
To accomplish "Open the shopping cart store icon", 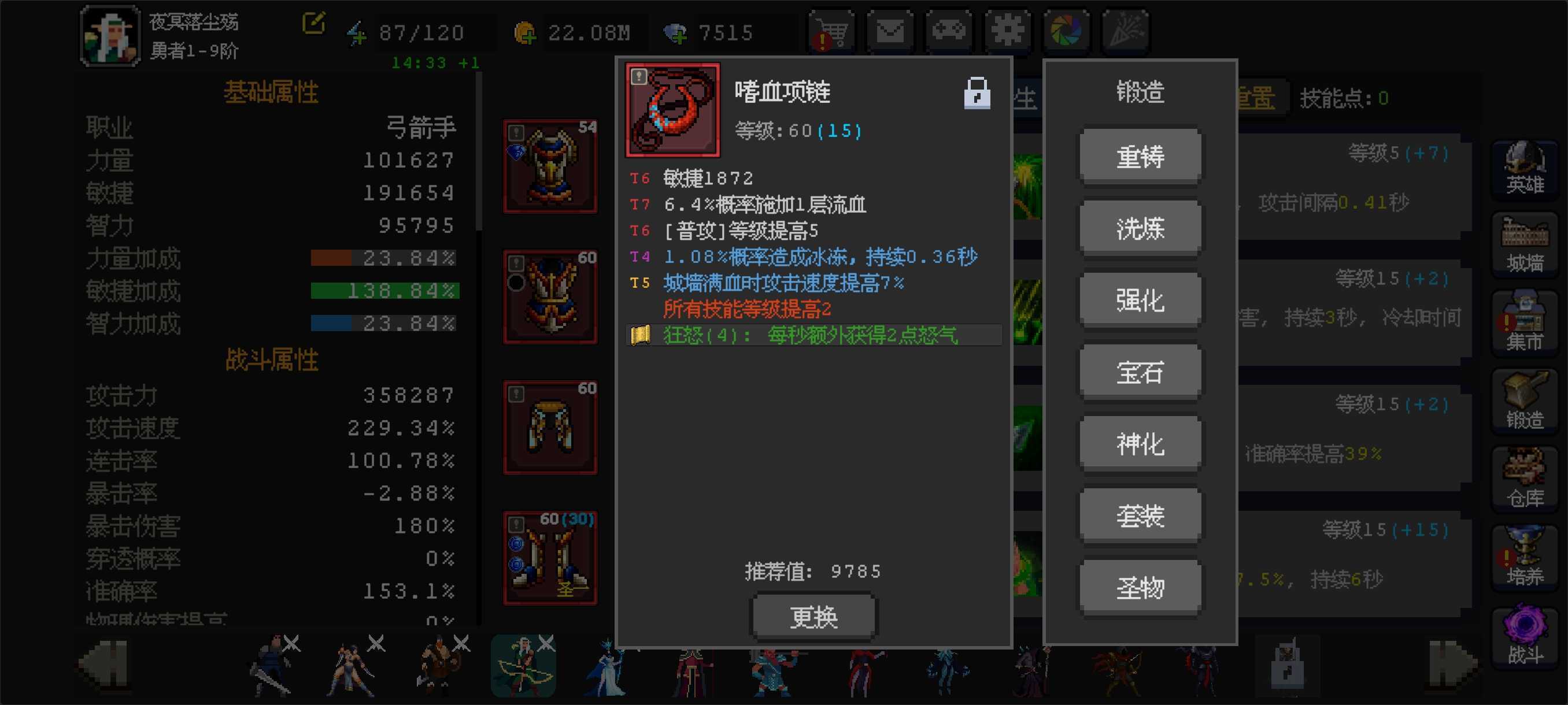I will point(830,31).
